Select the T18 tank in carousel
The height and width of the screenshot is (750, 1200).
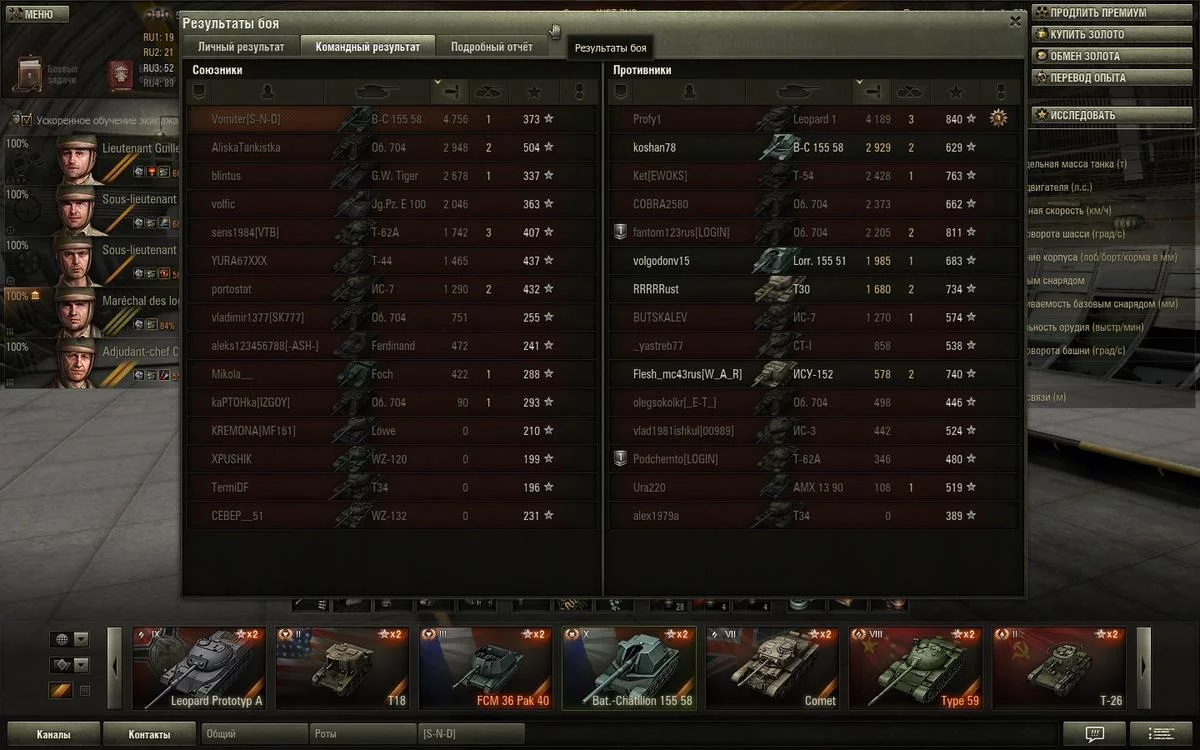click(x=342, y=668)
